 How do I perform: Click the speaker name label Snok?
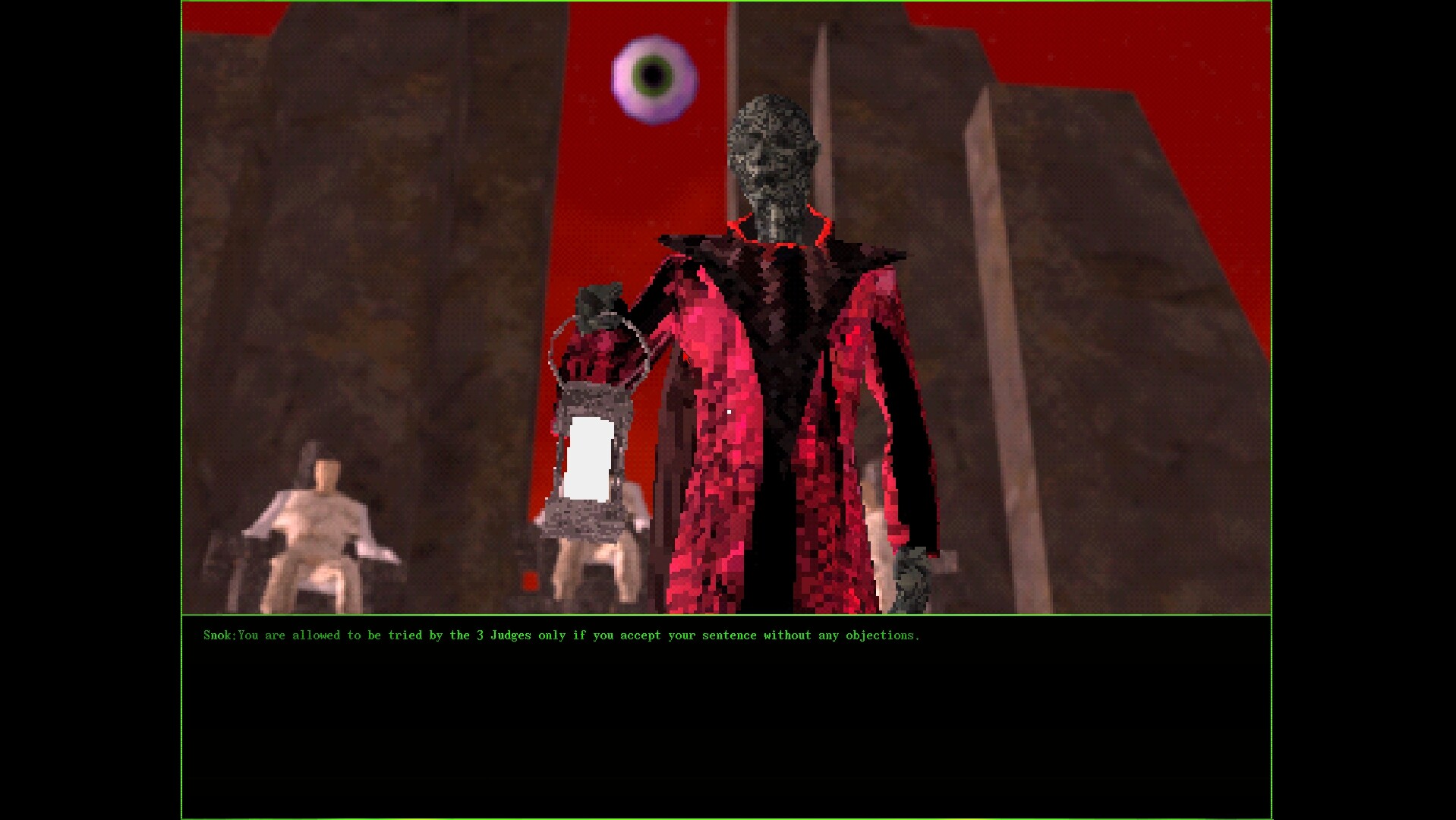point(219,635)
